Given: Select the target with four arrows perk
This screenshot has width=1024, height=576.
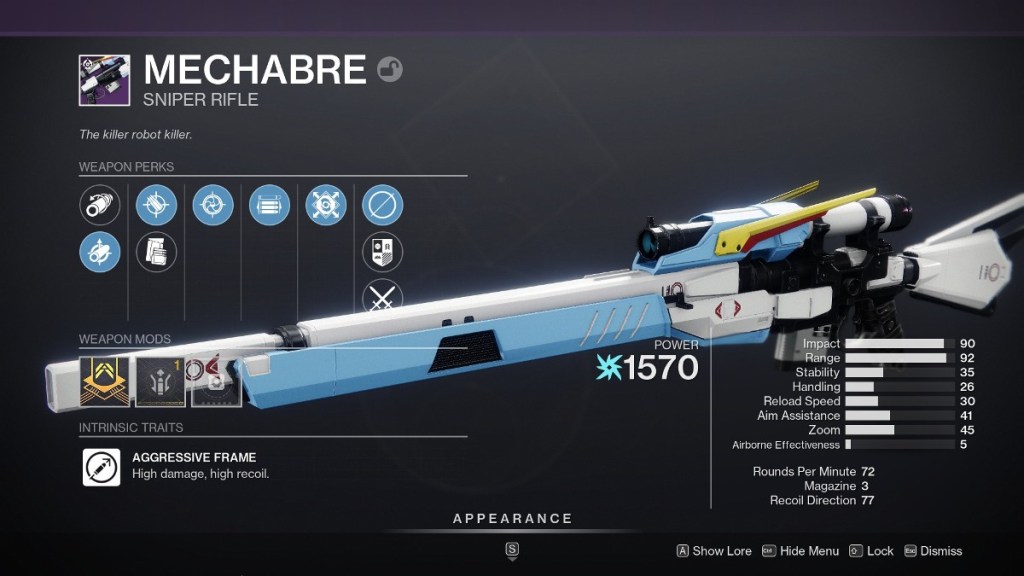Looking at the screenshot, I should click(x=325, y=206).
